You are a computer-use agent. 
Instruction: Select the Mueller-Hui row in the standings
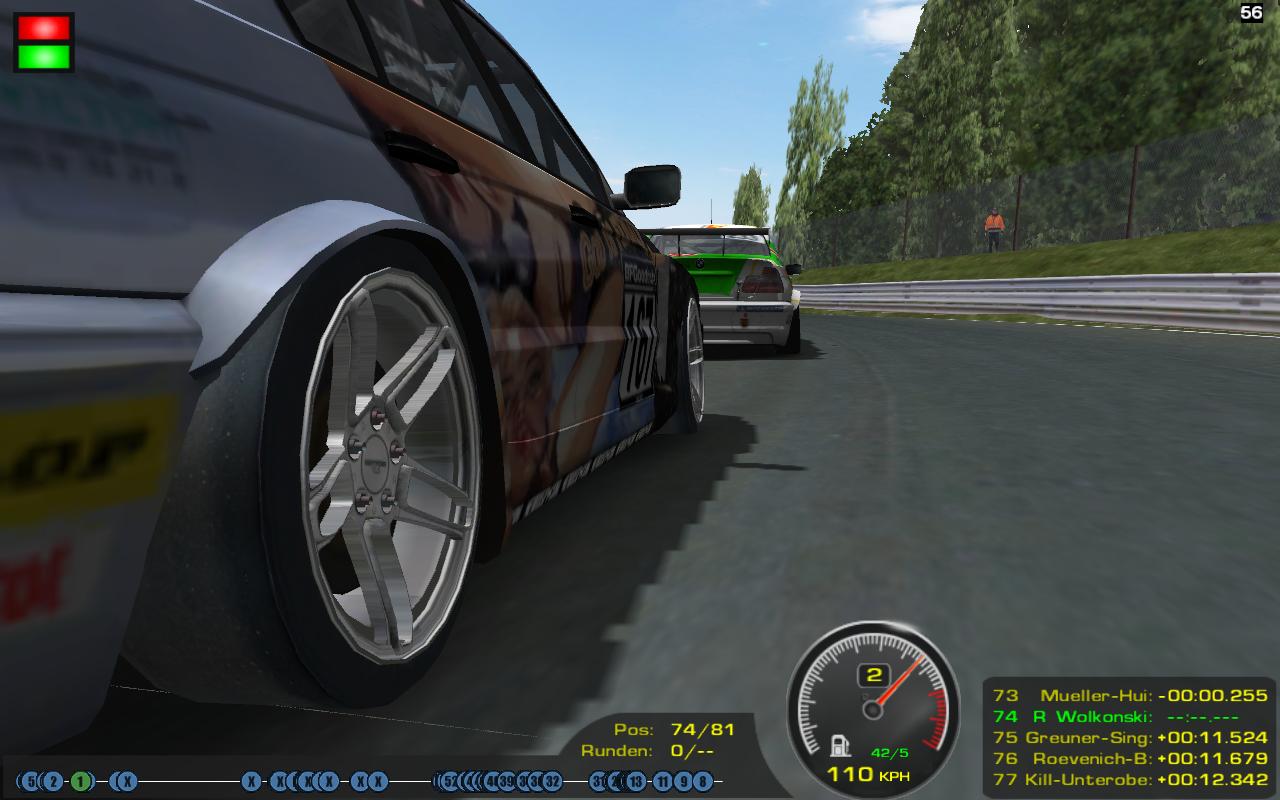click(1130, 695)
